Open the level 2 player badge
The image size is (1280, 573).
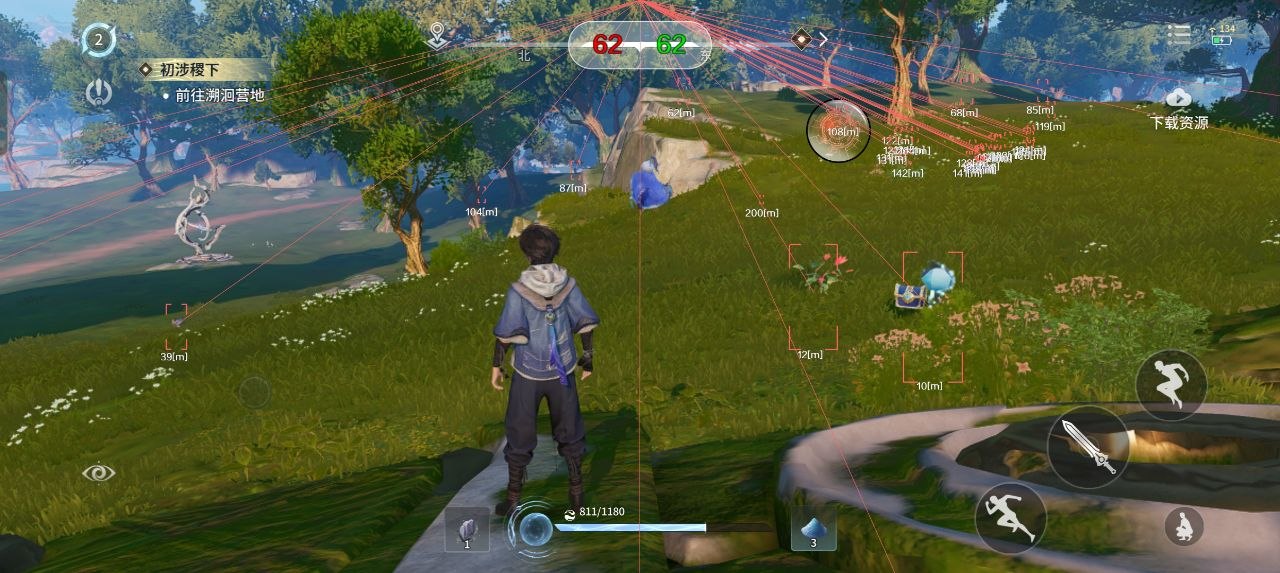(99, 41)
